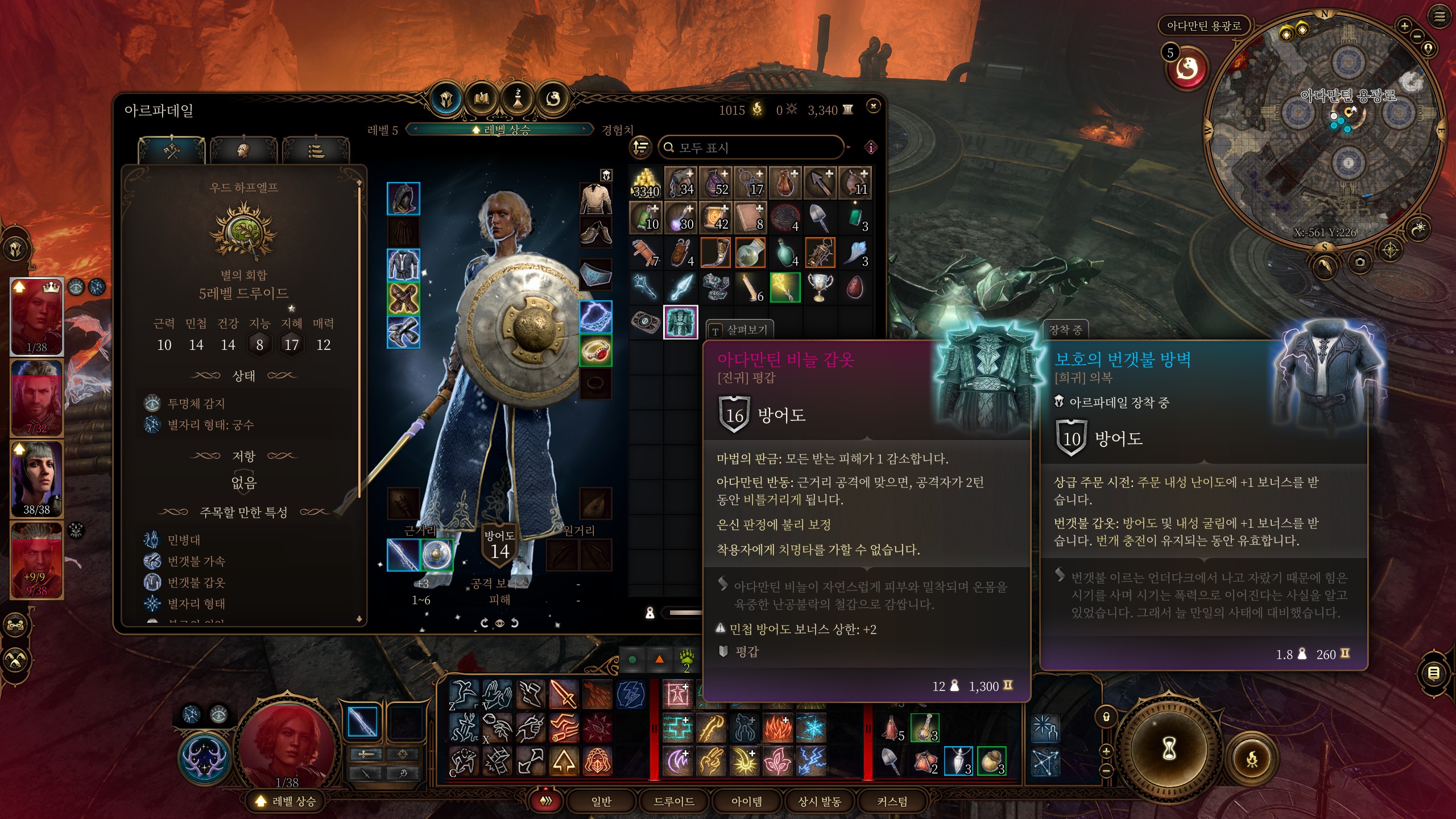Select the equipped amulet slot
The image size is (1456, 819).
[x=595, y=316]
